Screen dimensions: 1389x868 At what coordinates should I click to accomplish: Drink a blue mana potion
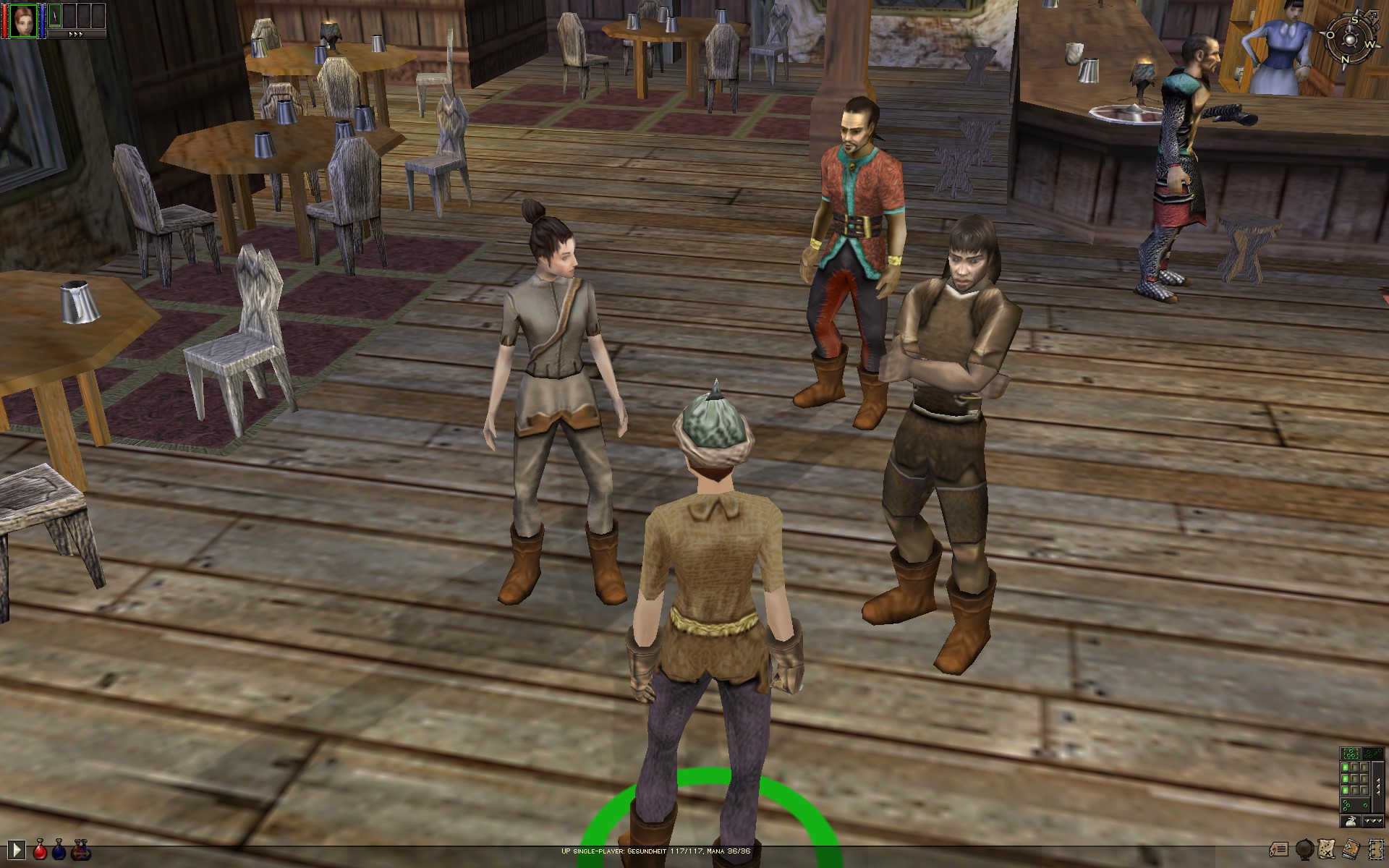click(x=59, y=849)
